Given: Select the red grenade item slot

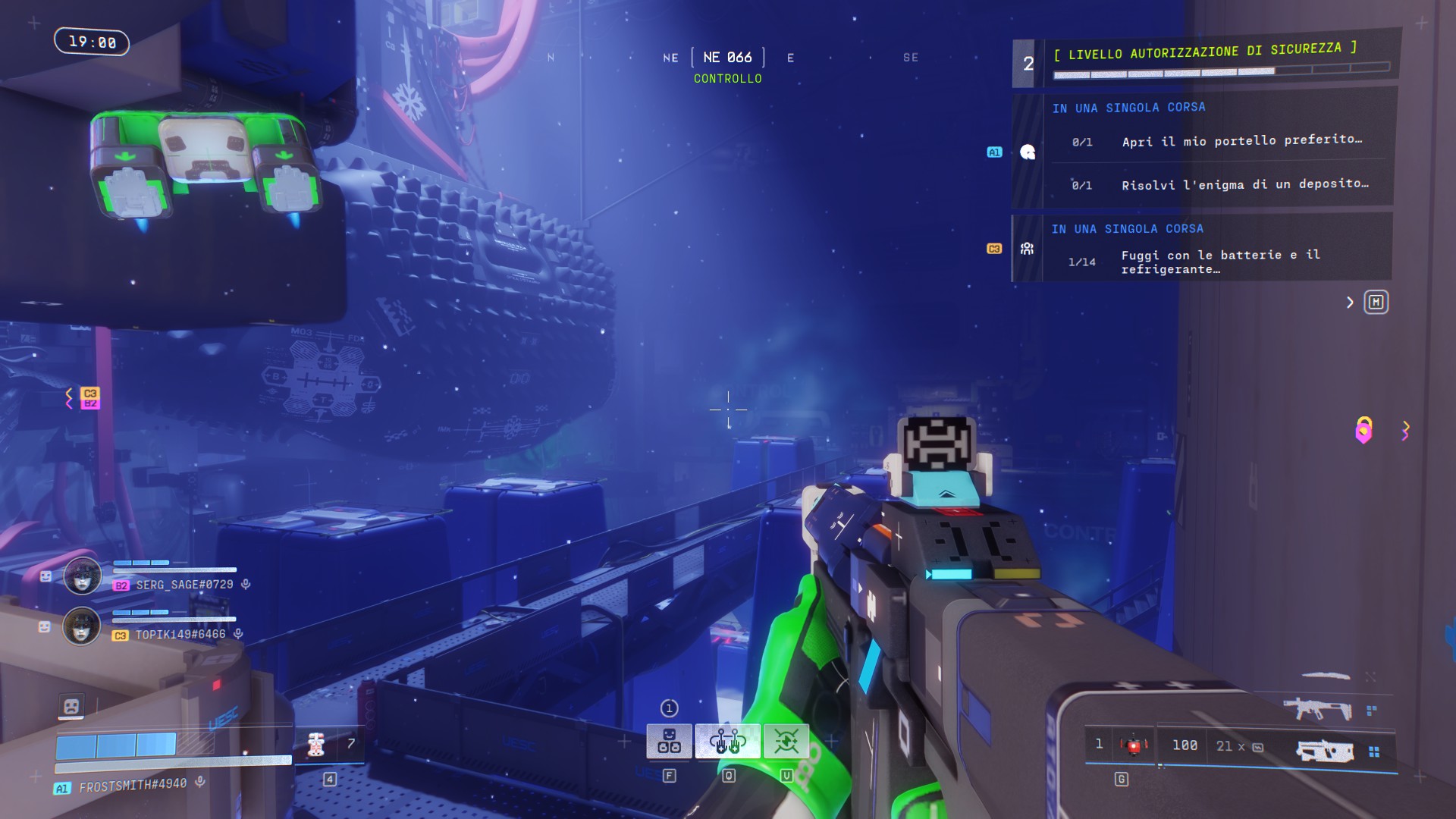Looking at the screenshot, I should (x=1133, y=745).
